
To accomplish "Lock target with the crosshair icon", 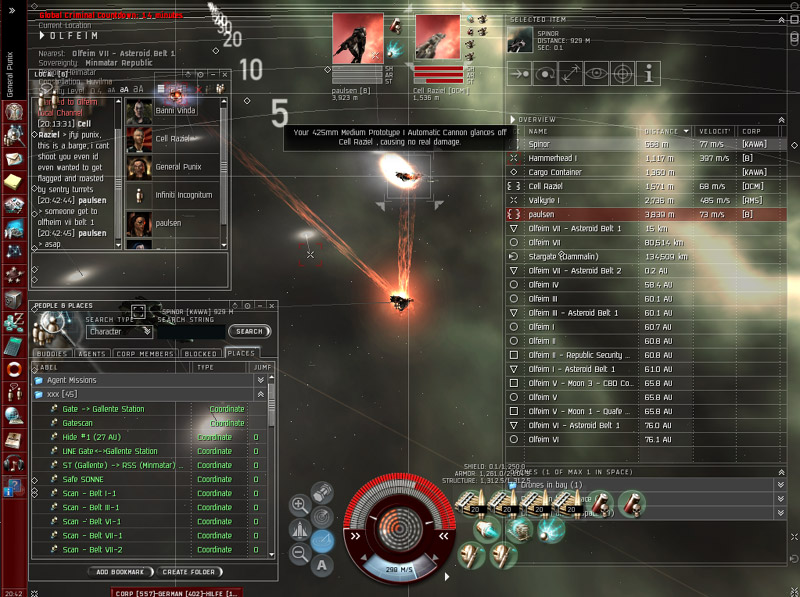I will [622, 73].
